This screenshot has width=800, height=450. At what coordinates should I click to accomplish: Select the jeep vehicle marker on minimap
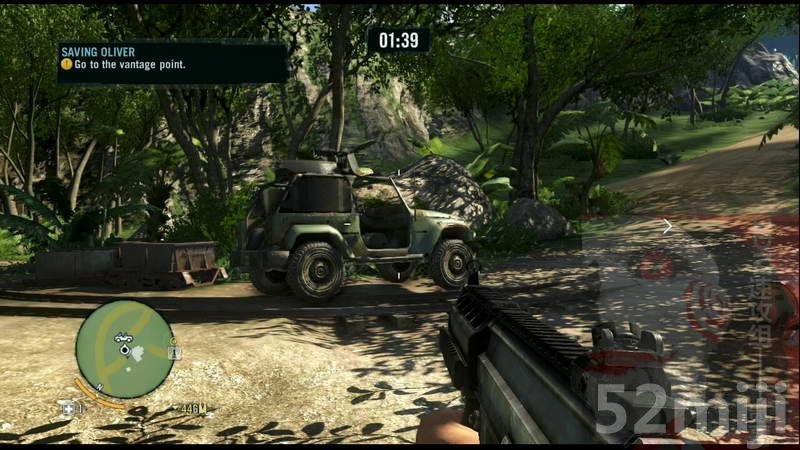coord(123,337)
